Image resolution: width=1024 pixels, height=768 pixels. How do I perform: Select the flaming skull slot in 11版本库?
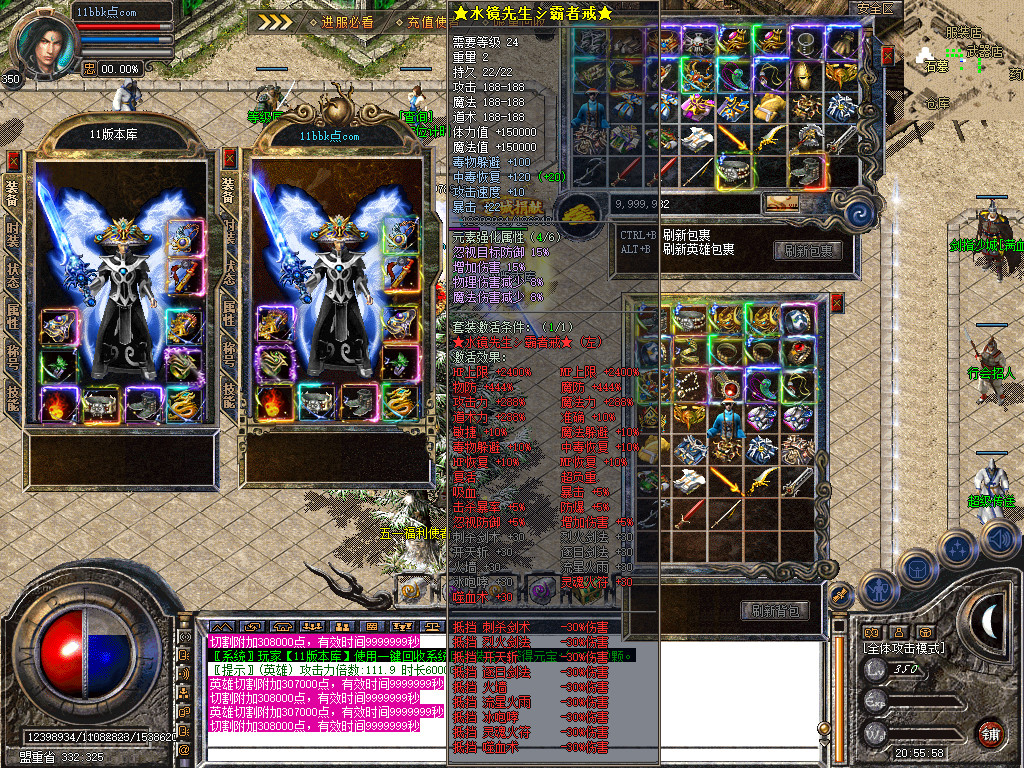click(58, 404)
